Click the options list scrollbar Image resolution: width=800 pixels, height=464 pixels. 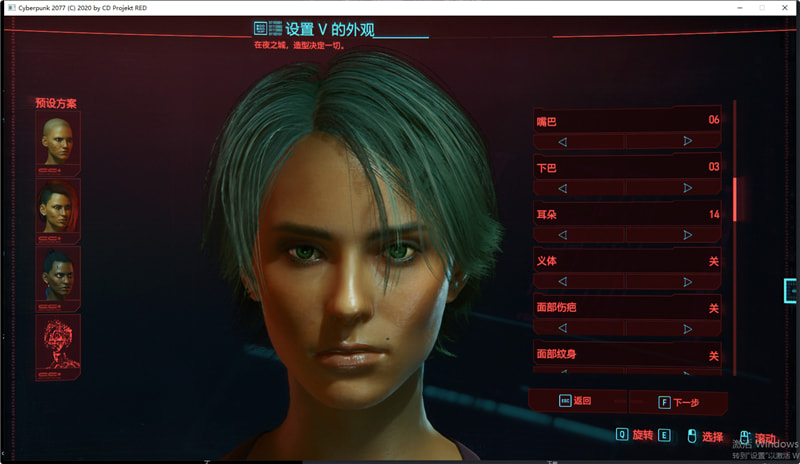[735, 198]
